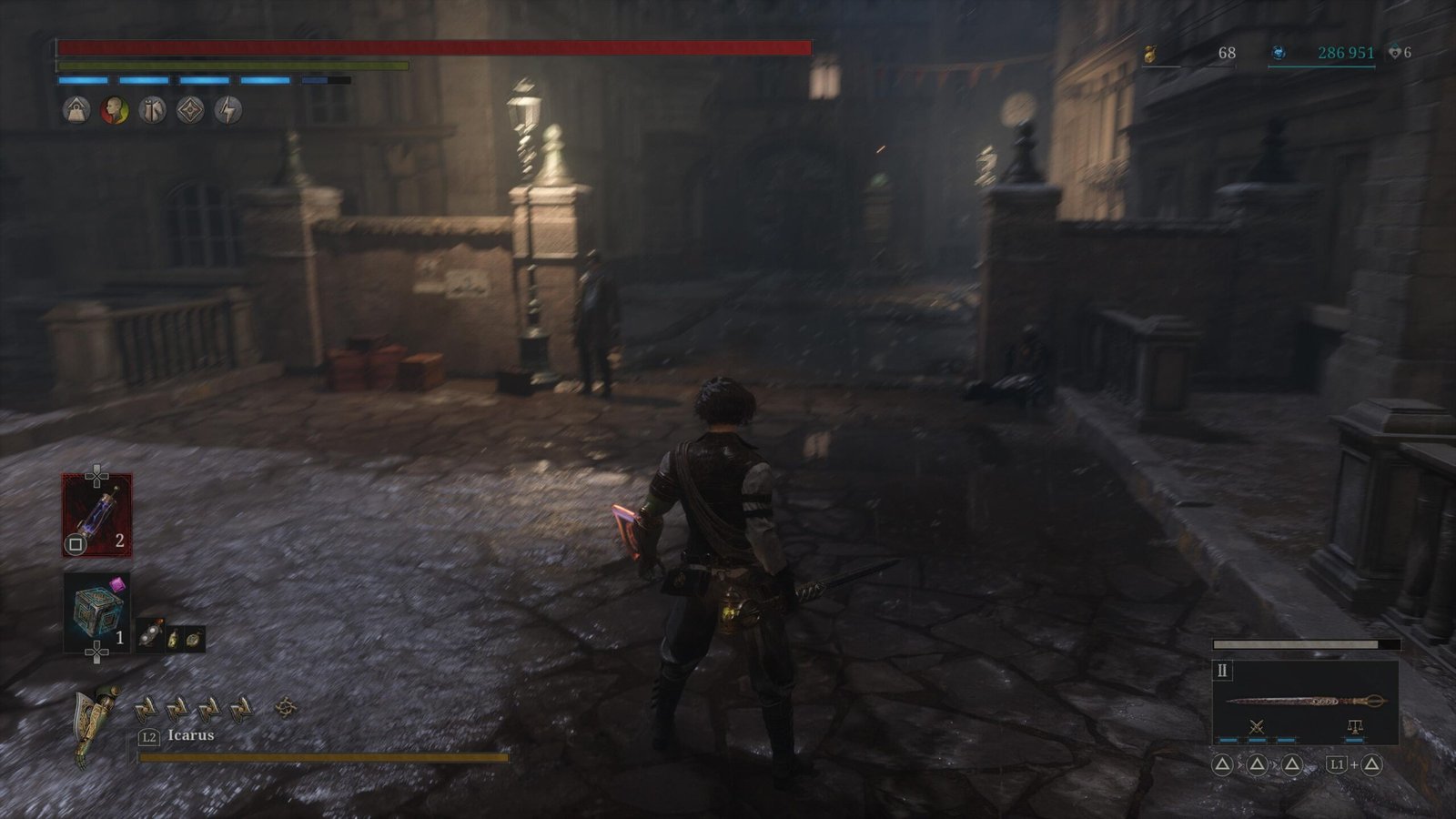This screenshot has width=1456, height=819.
Task: Click the armor buff status icon
Action: point(152,111)
